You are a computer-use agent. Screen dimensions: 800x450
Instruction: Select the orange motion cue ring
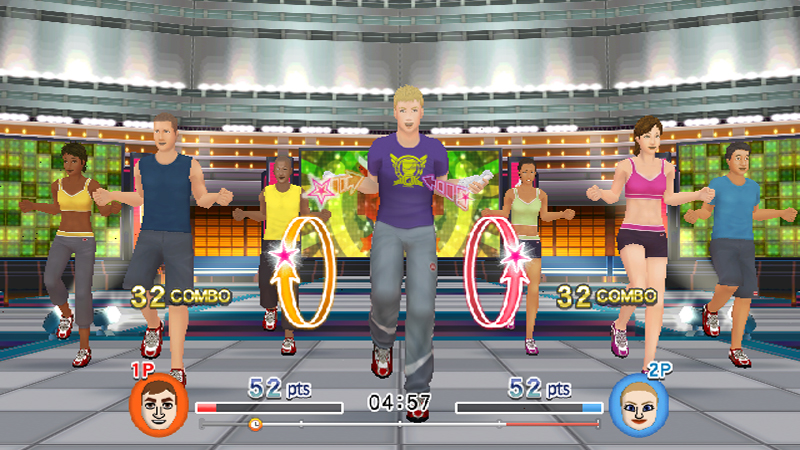coord(306,270)
